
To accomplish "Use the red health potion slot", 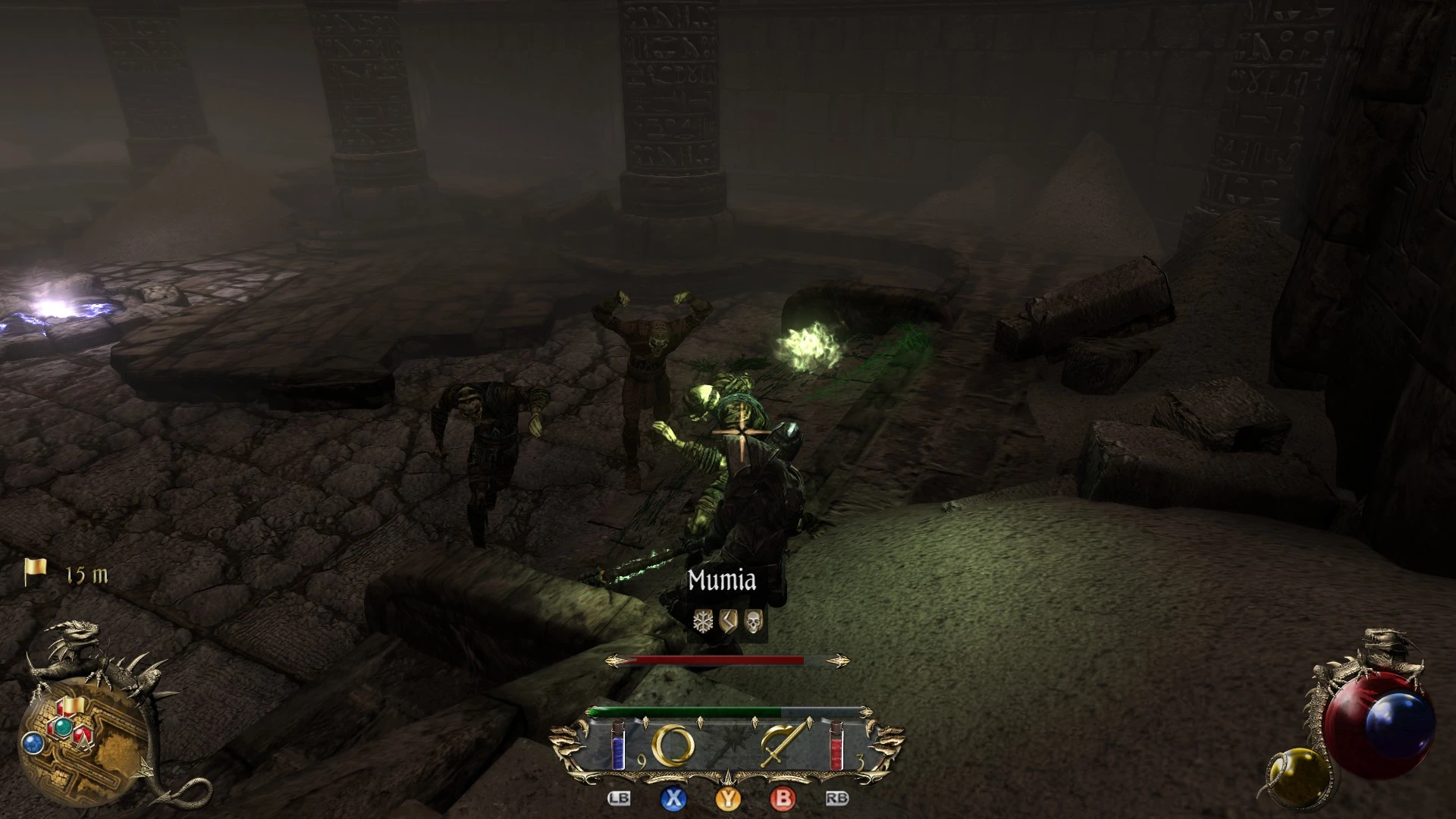I will (x=836, y=745).
